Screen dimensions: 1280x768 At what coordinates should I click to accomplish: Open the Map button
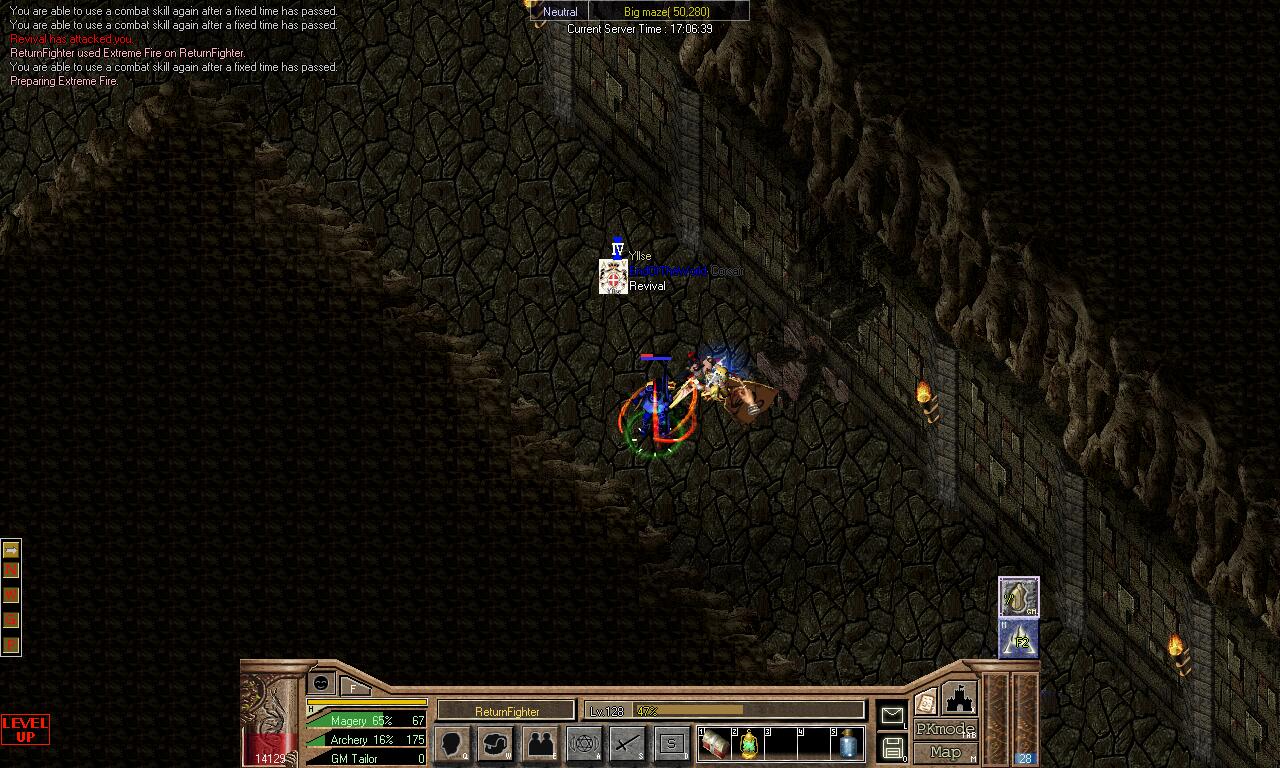point(944,752)
